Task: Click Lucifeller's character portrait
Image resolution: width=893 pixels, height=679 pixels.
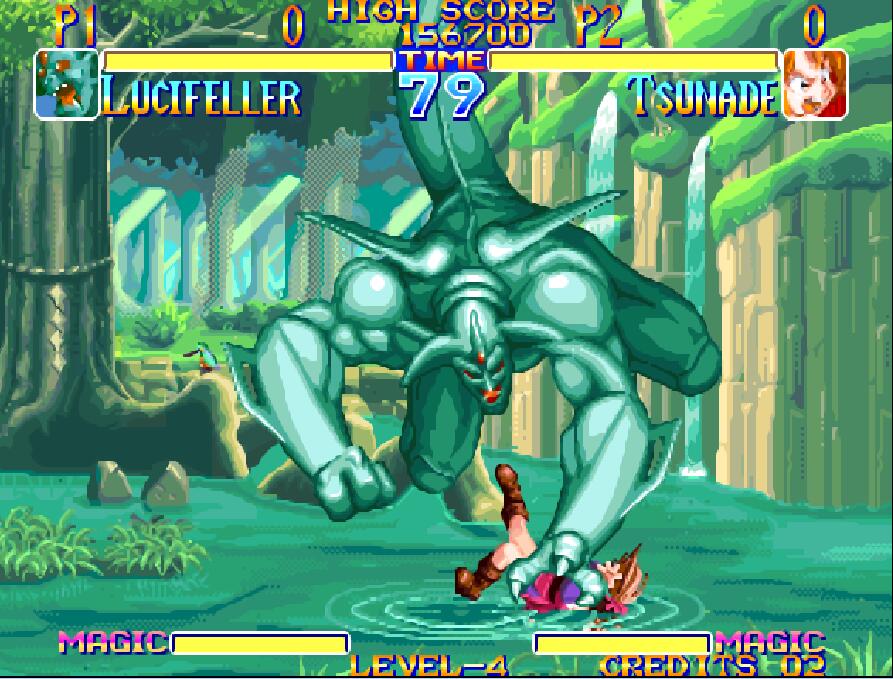Action: point(67,85)
